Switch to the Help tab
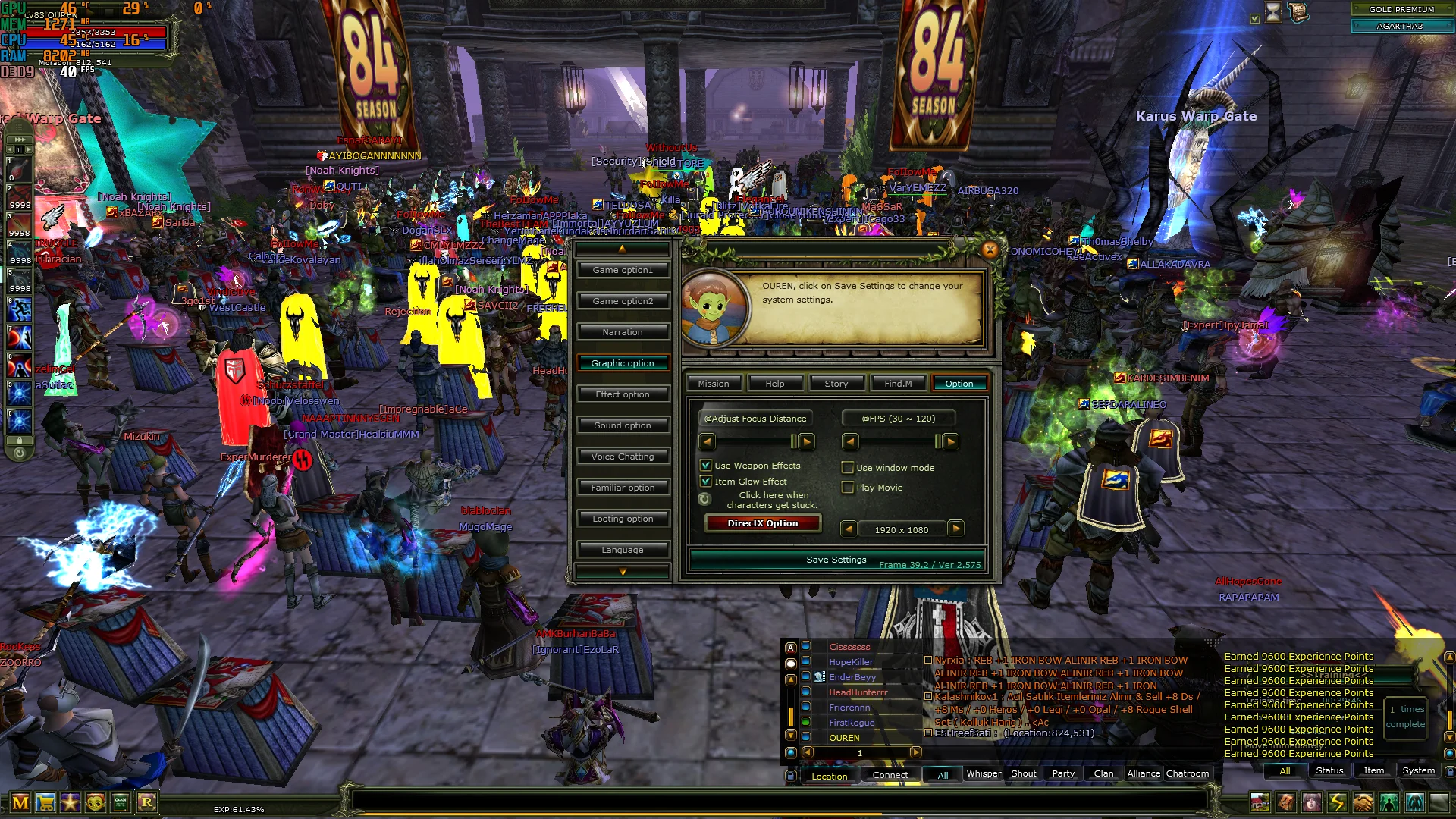Viewport: 1456px width, 819px height. (x=774, y=384)
